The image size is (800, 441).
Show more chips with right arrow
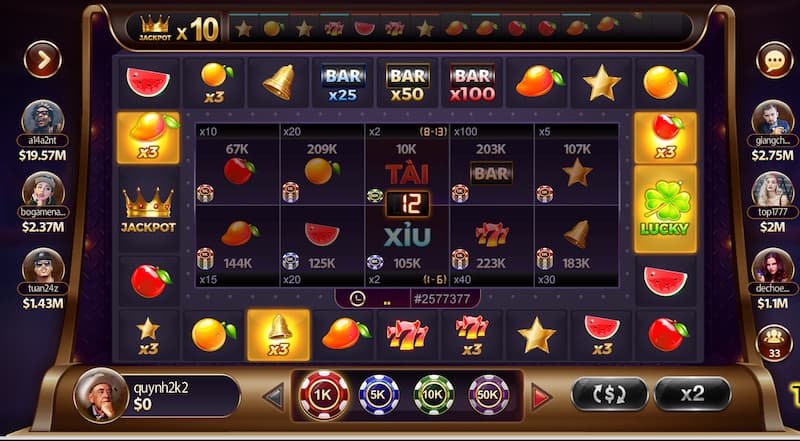[541, 397]
